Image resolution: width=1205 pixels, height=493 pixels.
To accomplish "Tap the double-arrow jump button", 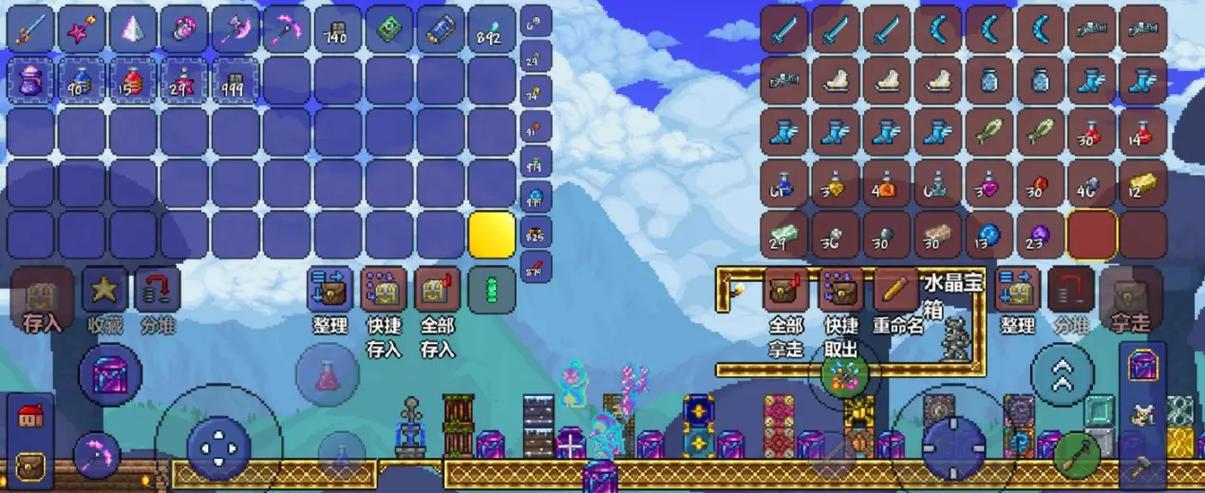I will click(x=1062, y=374).
